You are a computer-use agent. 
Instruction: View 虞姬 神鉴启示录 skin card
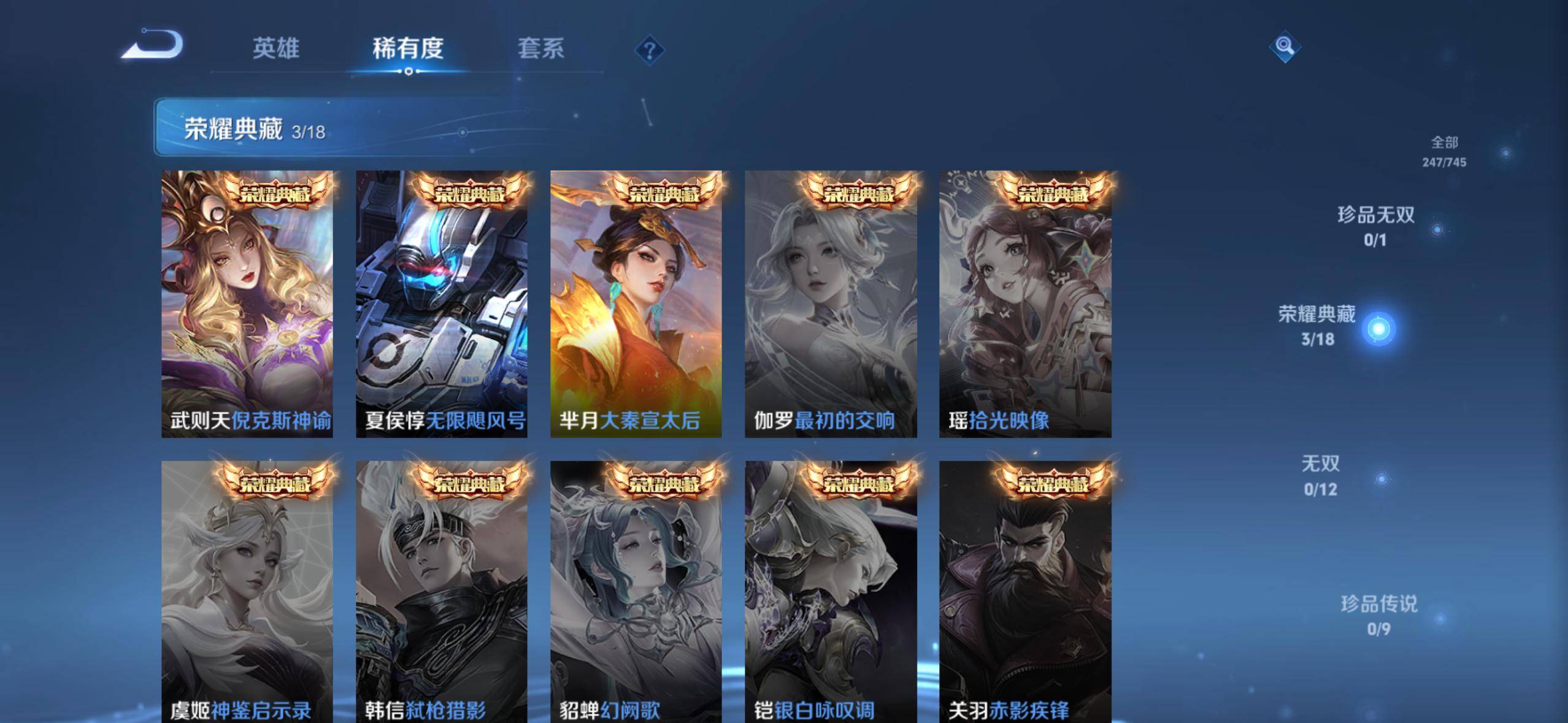[247, 592]
